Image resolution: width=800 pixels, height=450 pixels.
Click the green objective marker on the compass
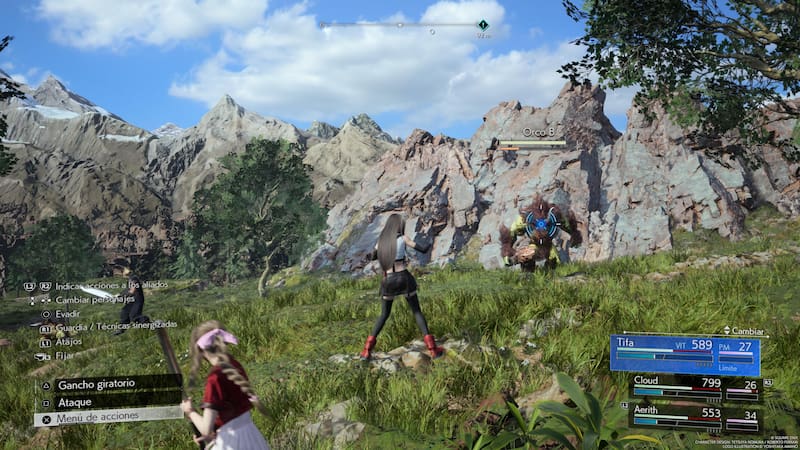pyautogui.click(x=483, y=24)
